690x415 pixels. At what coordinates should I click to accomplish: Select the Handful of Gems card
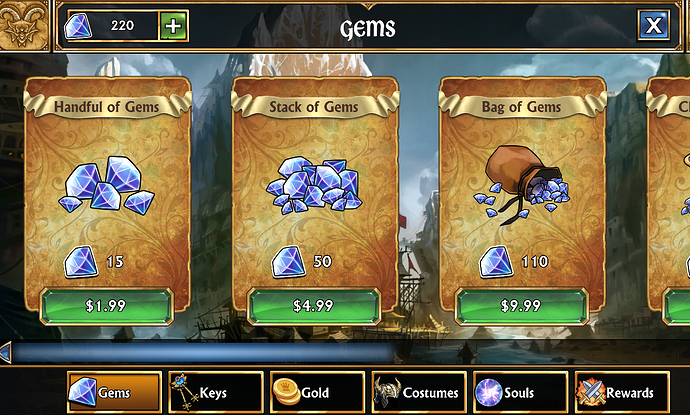[x=105, y=190]
